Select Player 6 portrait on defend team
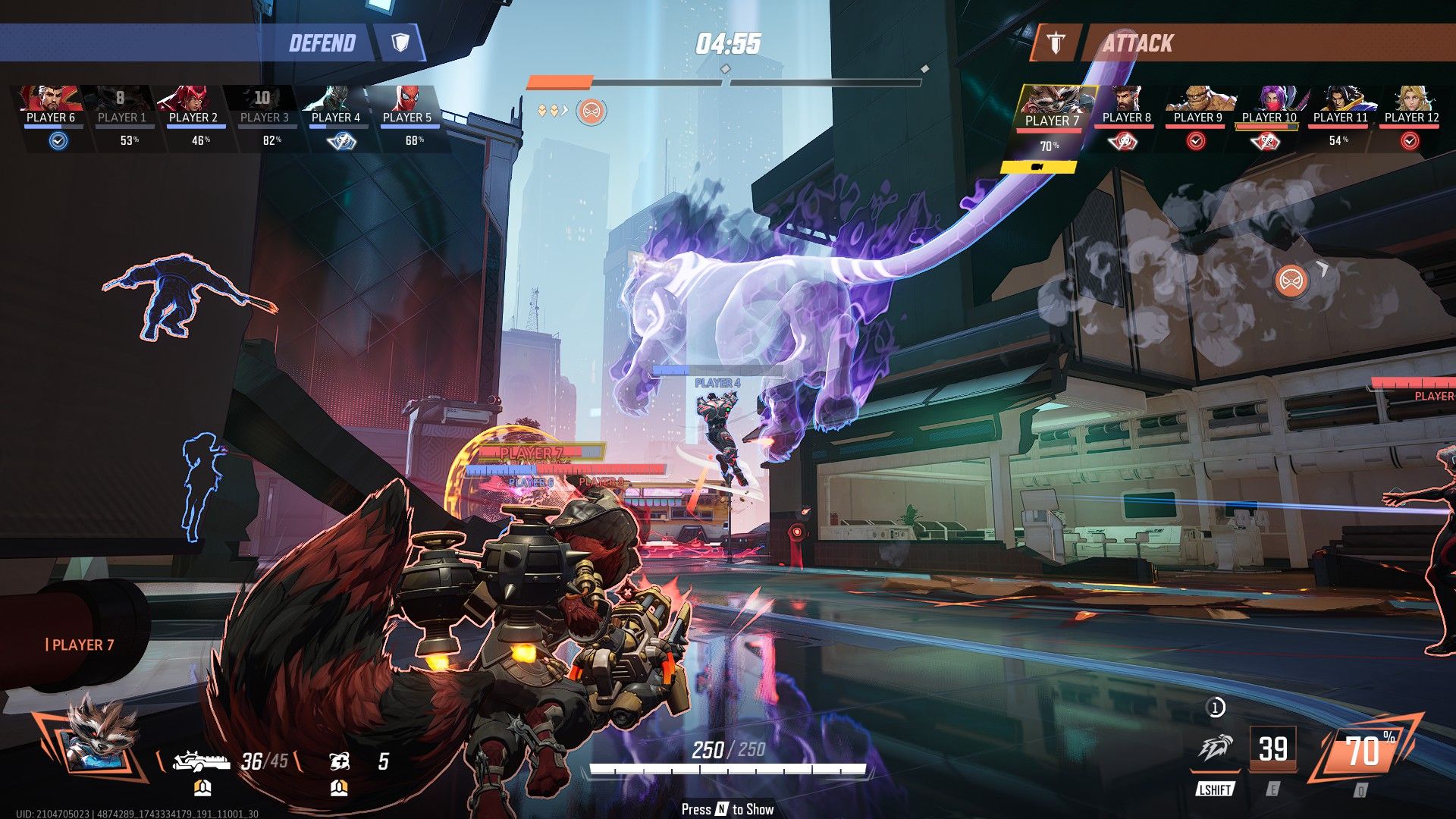 pyautogui.click(x=50, y=99)
